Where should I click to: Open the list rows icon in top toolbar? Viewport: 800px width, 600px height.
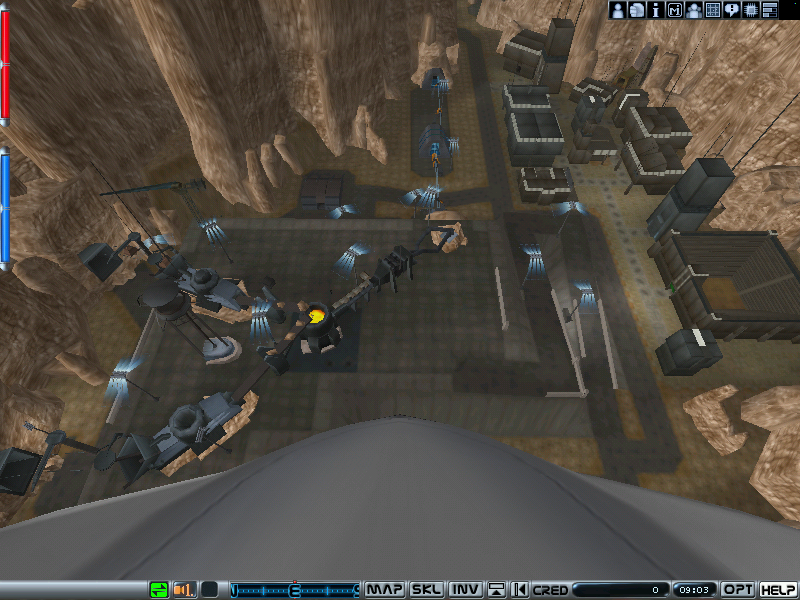(x=770, y=10)
